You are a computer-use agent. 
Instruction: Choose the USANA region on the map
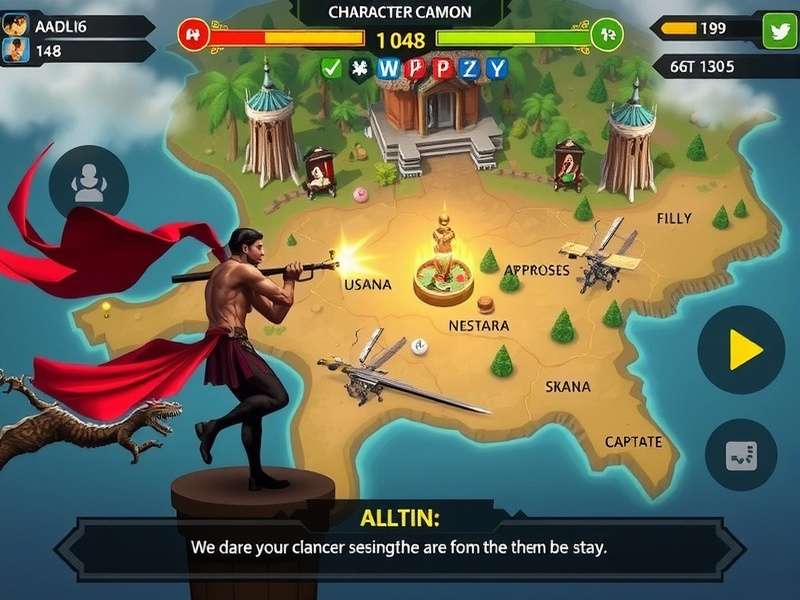(367, 284)
